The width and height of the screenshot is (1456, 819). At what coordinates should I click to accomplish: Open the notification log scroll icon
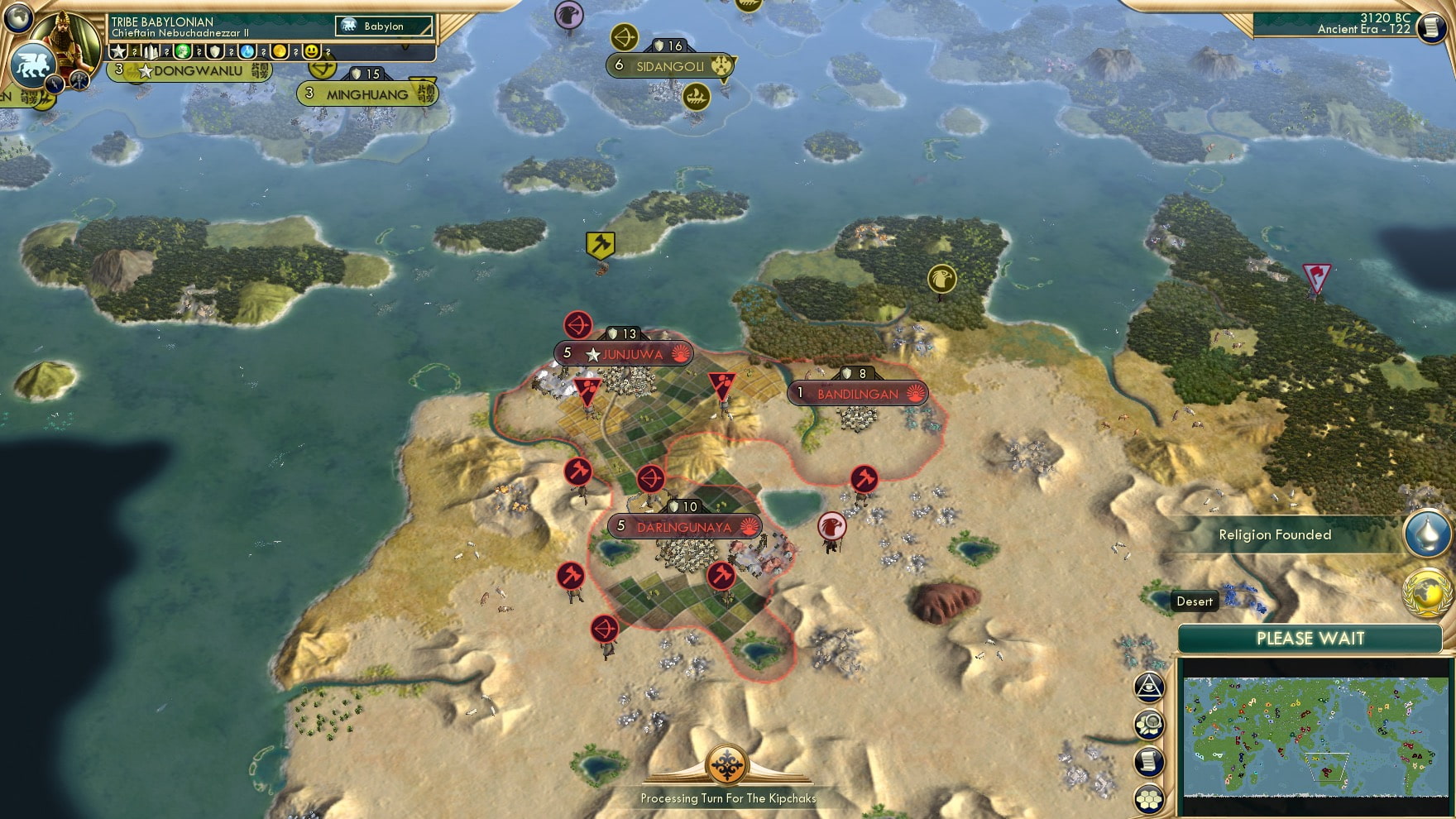pos(1150,763)
